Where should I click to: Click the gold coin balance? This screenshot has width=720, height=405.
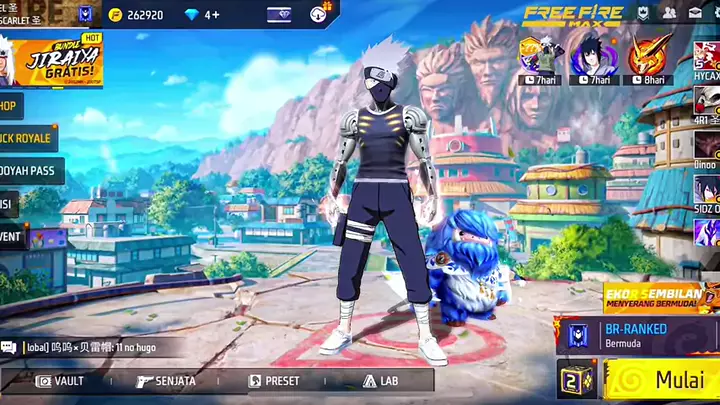click(137, 15)
